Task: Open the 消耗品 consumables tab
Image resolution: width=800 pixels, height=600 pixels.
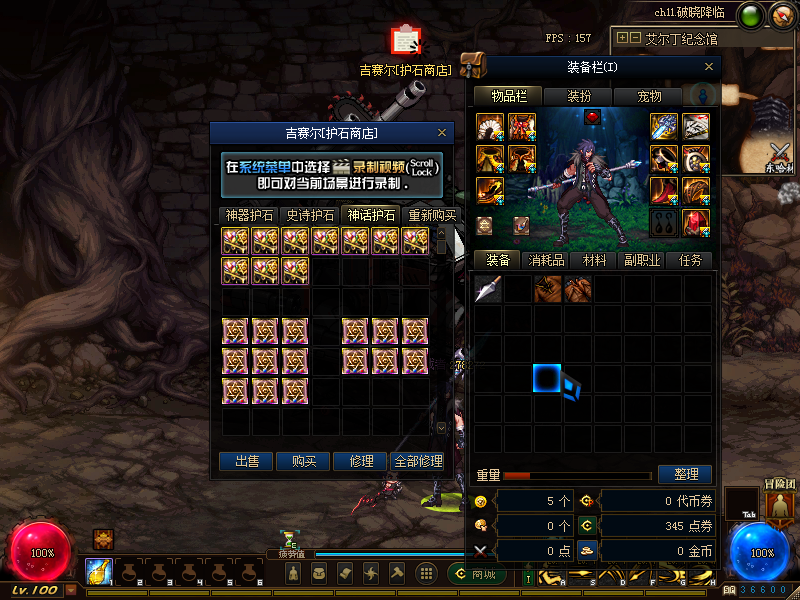Action: coord(546,260)
